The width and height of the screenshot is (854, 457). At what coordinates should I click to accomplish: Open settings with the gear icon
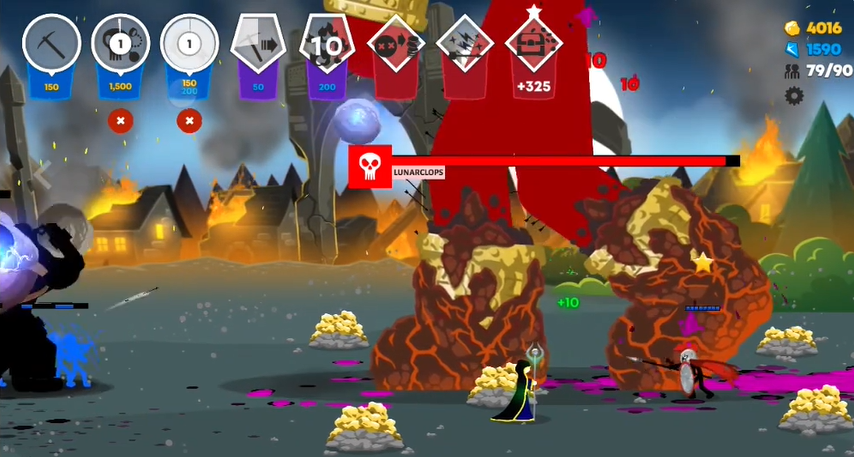tap(794, 96)
